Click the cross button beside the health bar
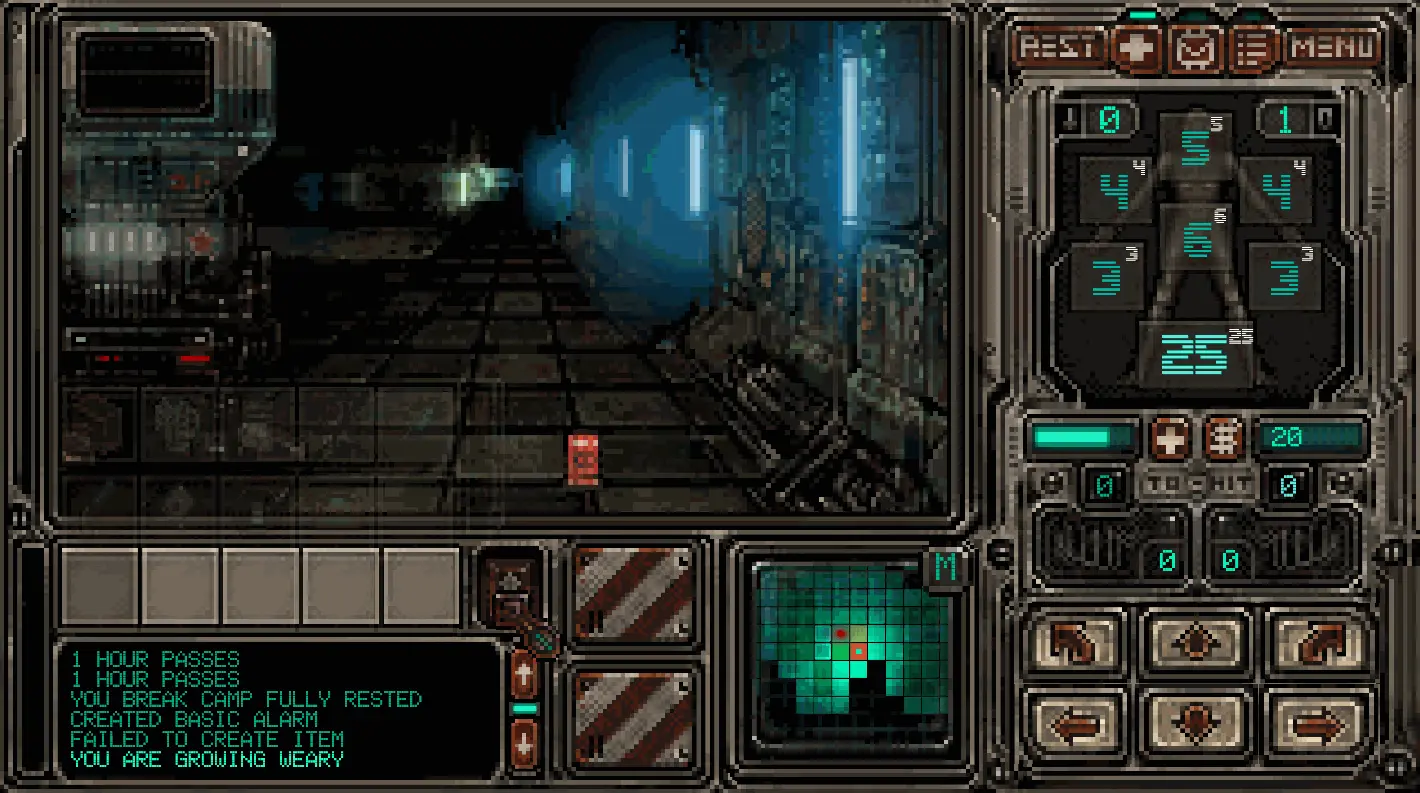 pos(1169,437)
